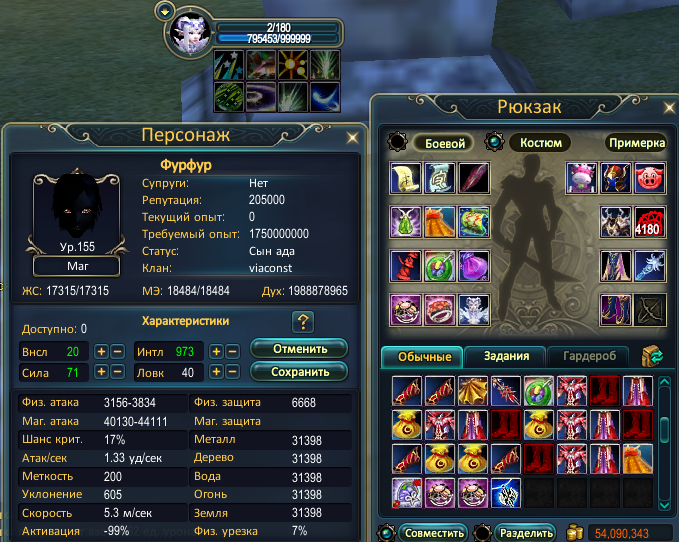Sort the backpack with the green arrows icon
This screenshot has width=679, height=542.
655,356
